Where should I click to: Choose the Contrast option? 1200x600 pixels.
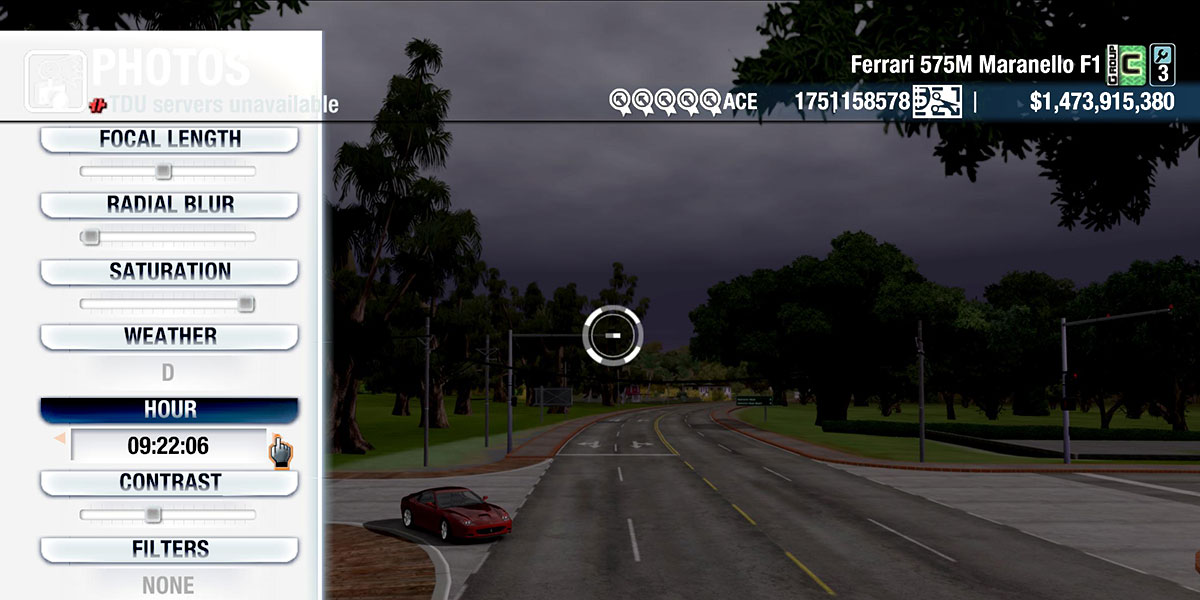pos(169,482)
